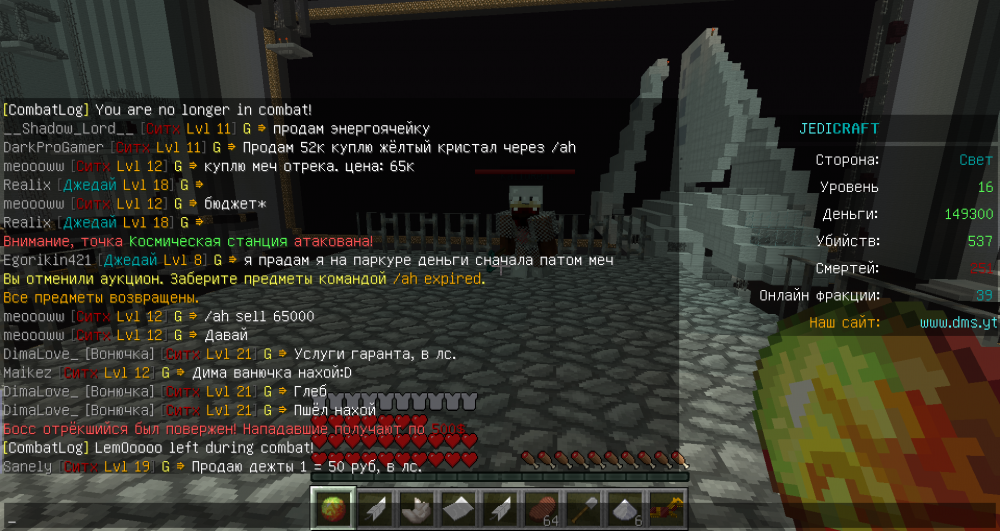
Task: Choose the flat grey sheet hotbar slot
Action: tap(458, 509)
